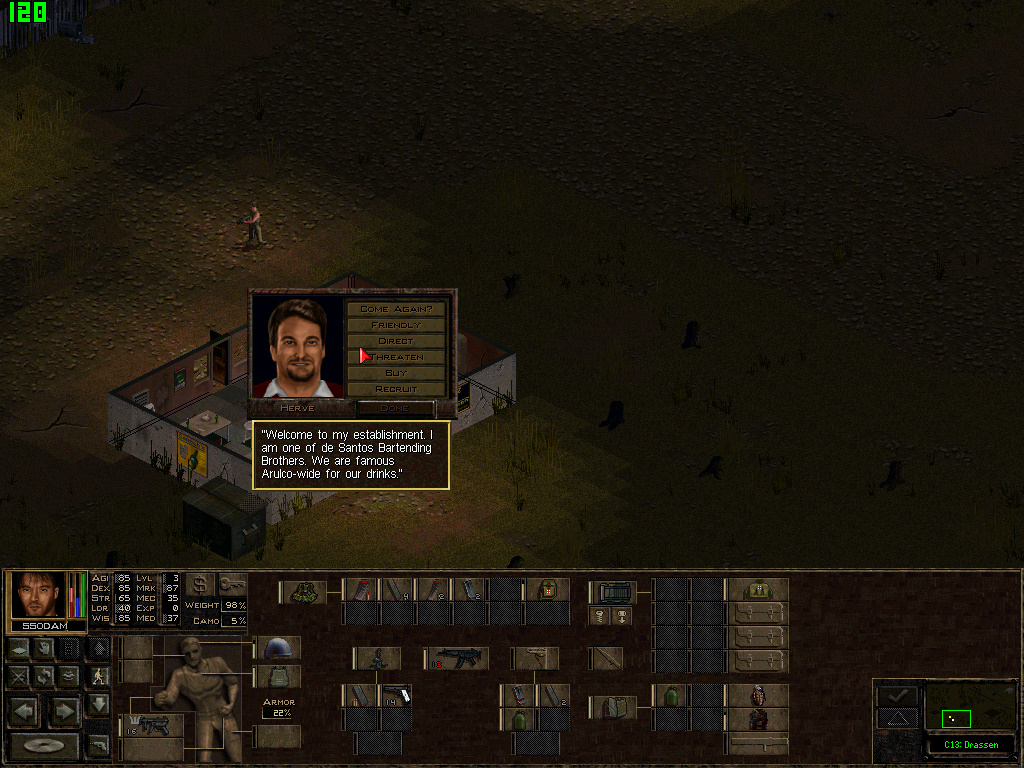Pick the submachine gun in hand slot
This screenshot has width=1024, height=768.
152,725
